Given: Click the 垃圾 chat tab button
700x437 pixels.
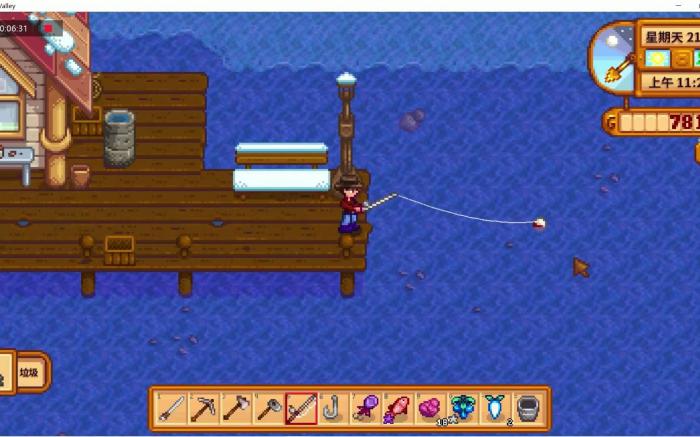Looking at the screenshot, I should pyautogui.click(x=31, y=372).
